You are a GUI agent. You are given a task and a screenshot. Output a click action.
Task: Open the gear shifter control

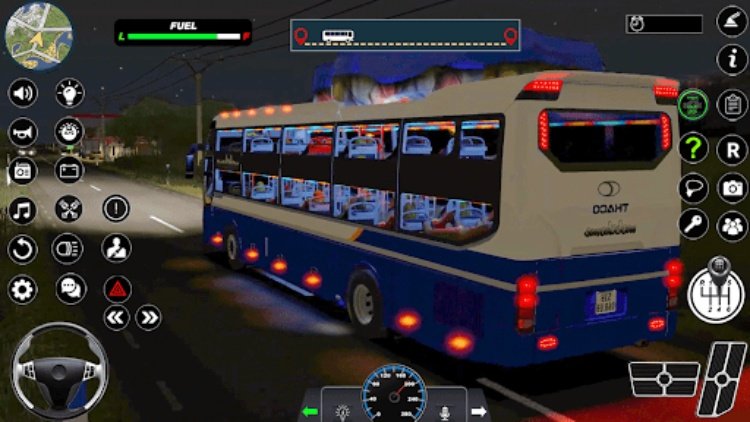pos(716,291)
